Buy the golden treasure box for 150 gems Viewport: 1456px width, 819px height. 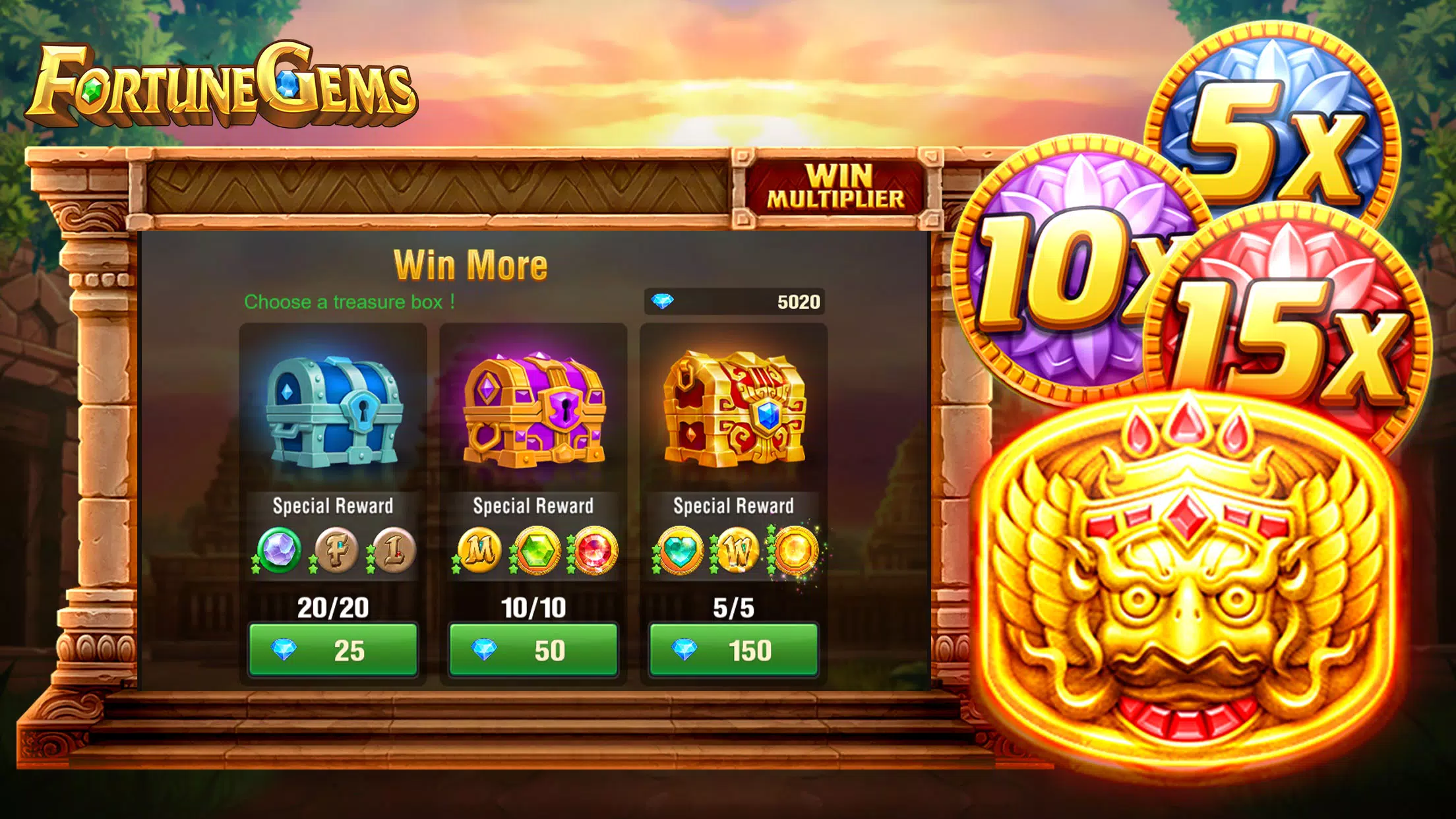(733, 650)
